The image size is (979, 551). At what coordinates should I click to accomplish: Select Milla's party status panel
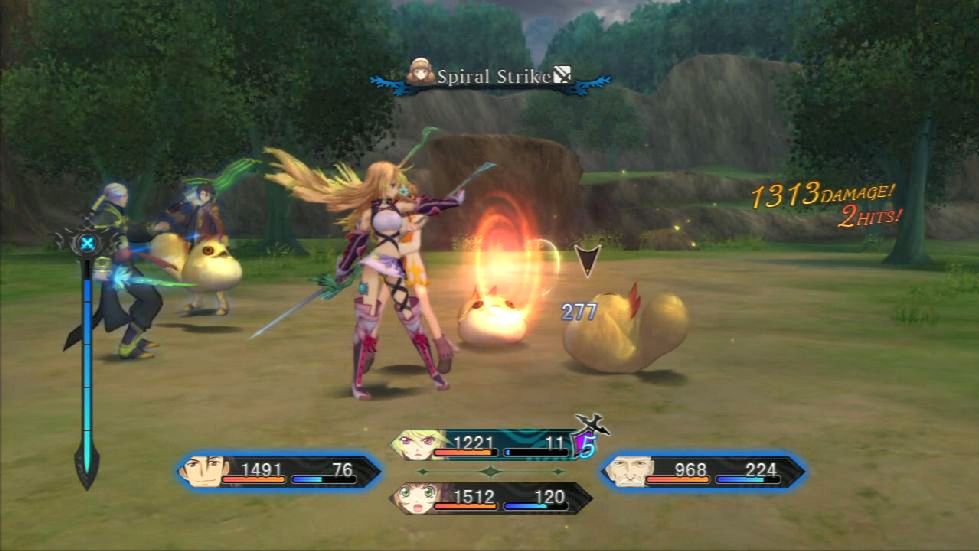pos(488,445)
